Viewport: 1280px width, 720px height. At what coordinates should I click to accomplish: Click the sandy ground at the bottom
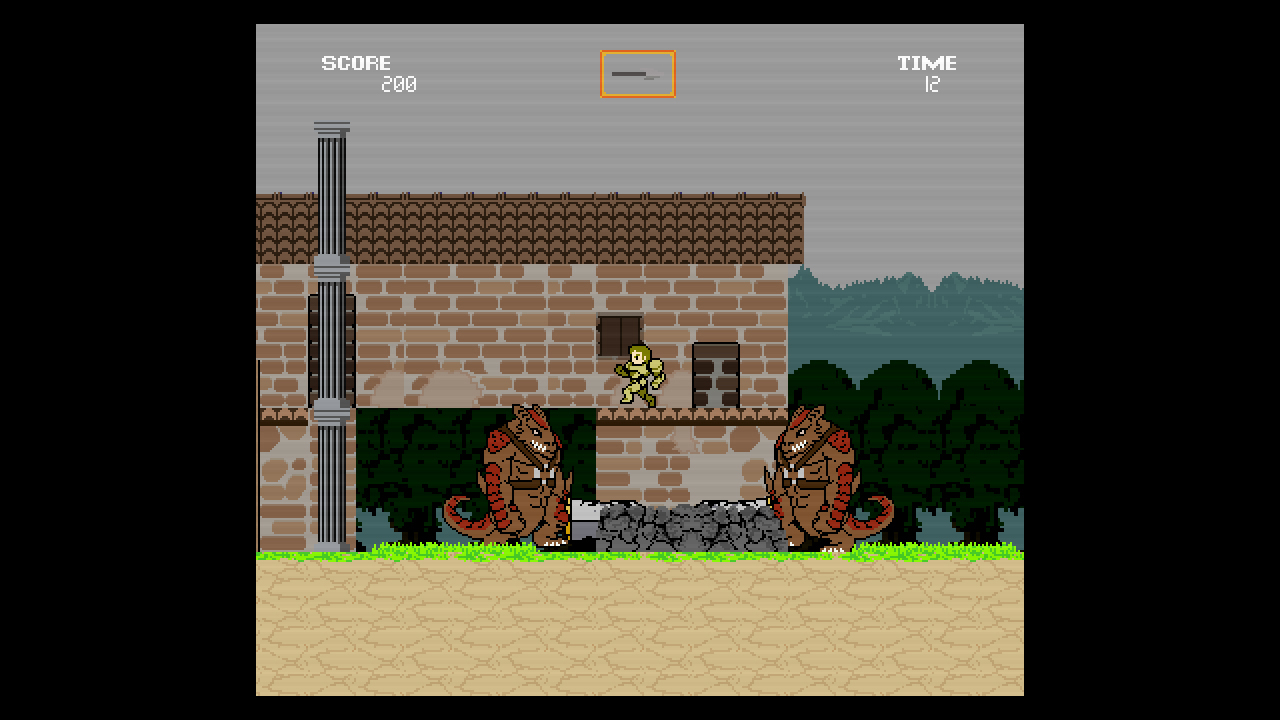(640, 630)
